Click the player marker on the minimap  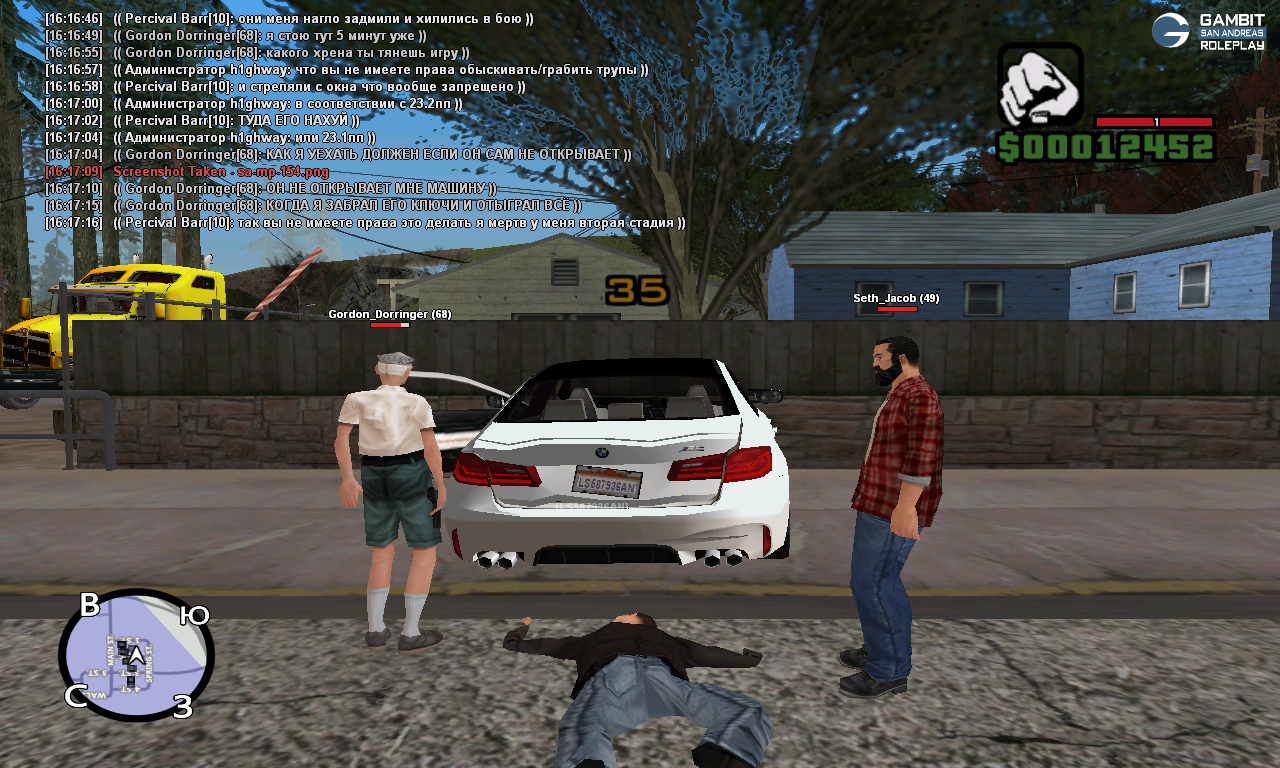135,655
